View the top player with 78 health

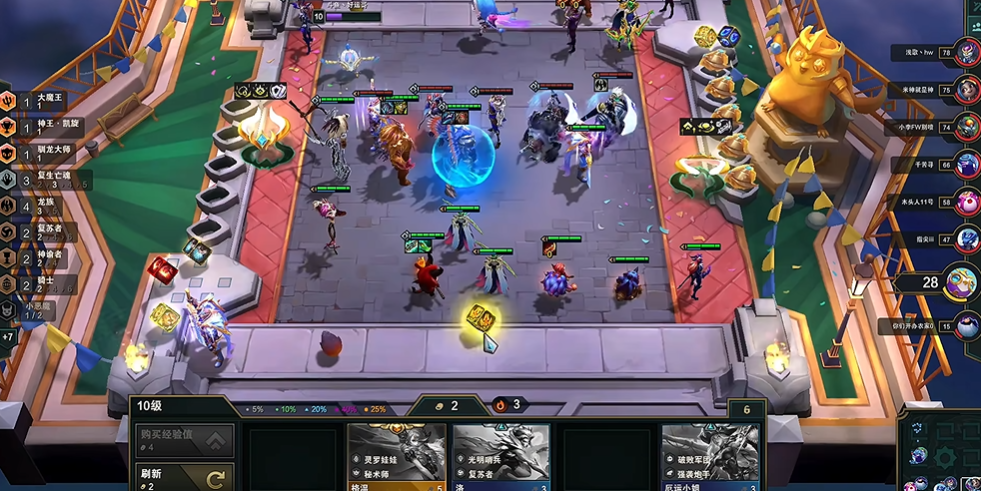[966, 52]
